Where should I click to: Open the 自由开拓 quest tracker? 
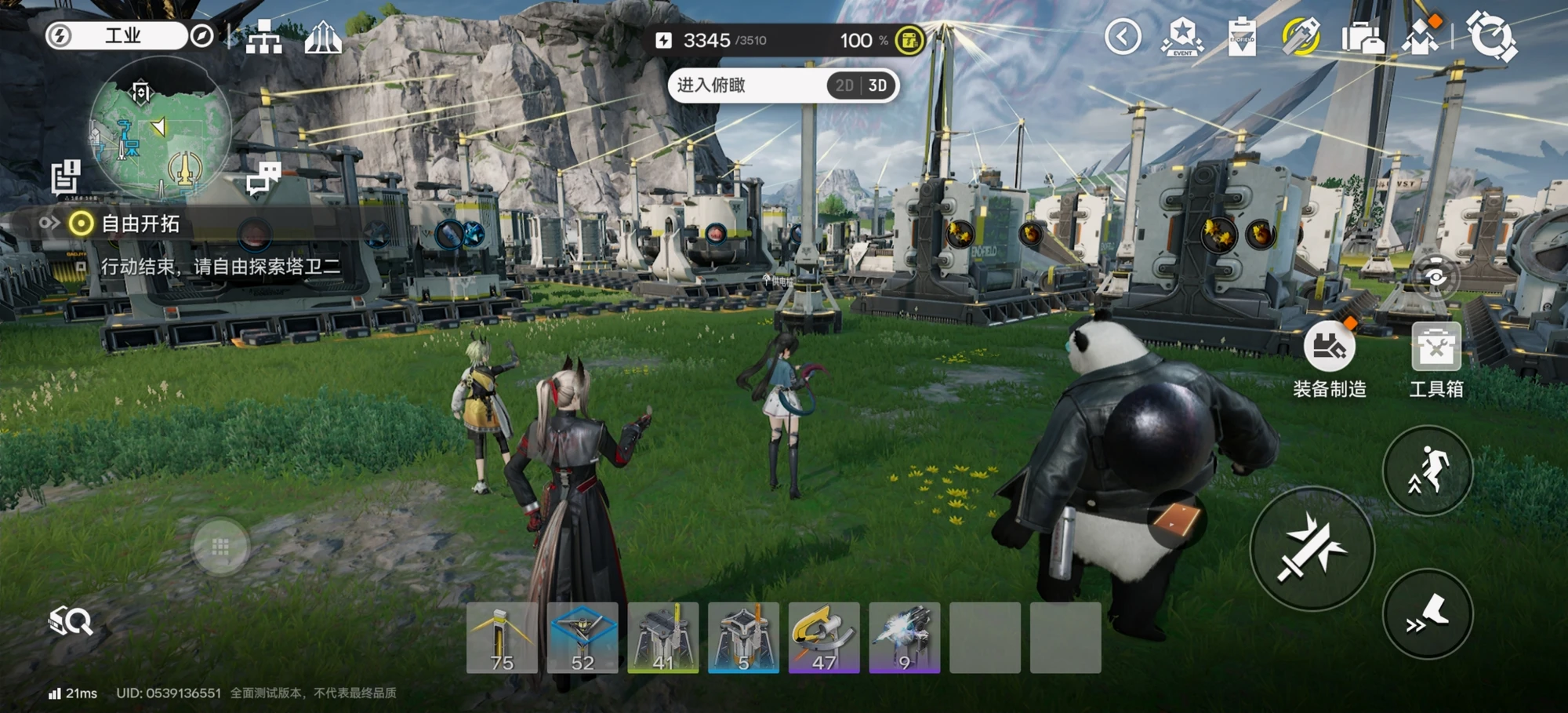point(141,224)
